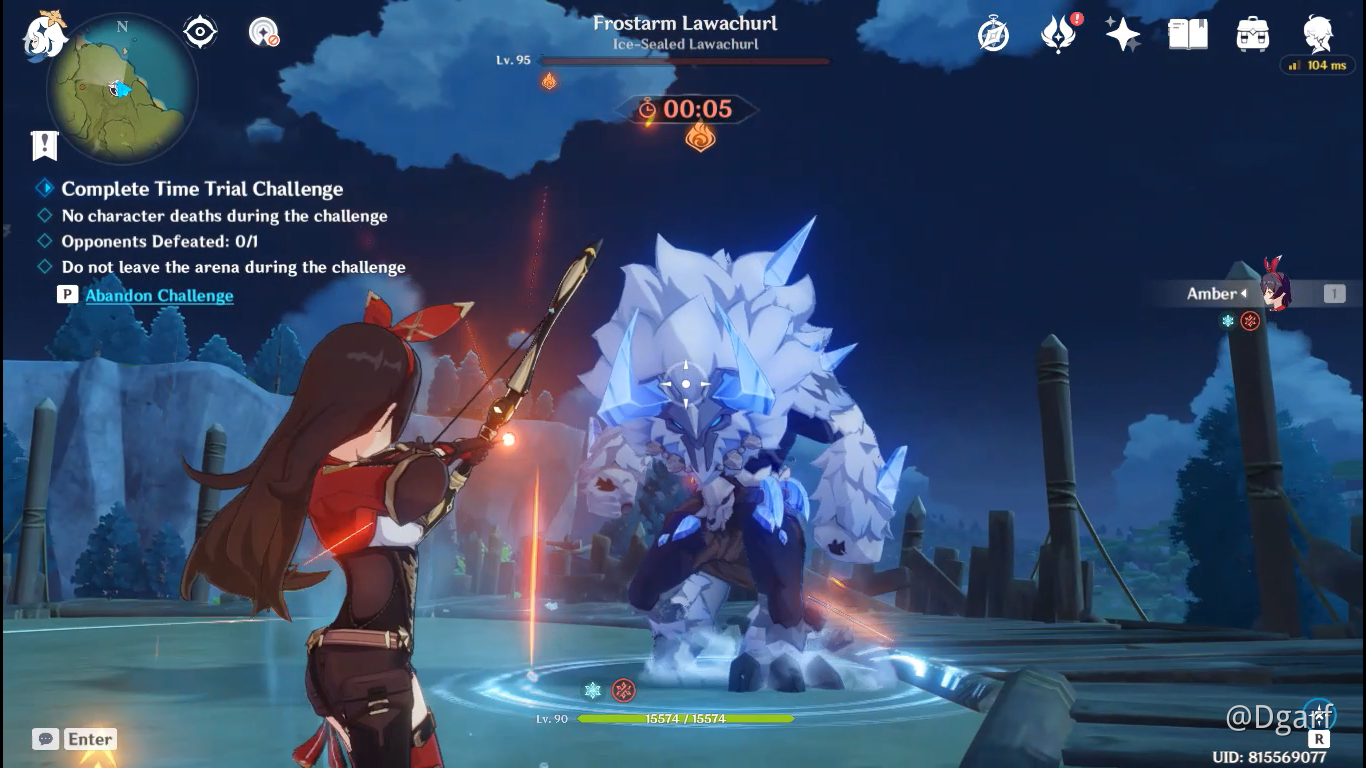
Task: Open the Adventurer Handbook book icon
Action: tap(1187, 33)
